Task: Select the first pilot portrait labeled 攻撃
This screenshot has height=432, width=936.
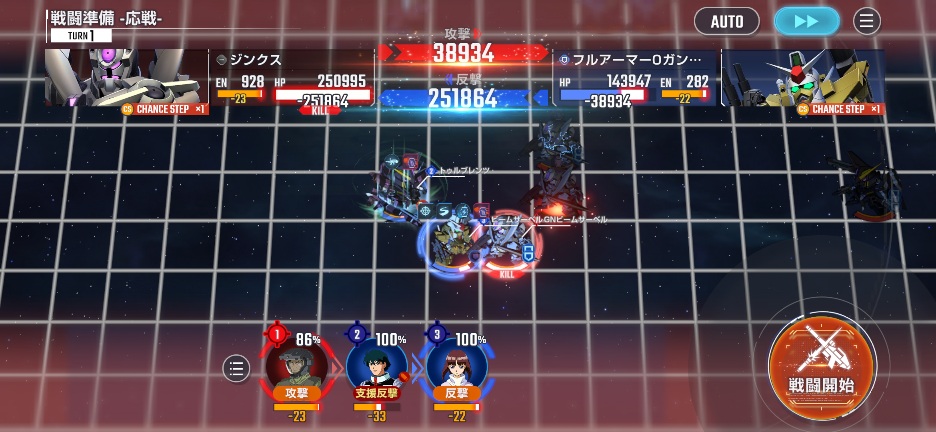Action: coord(297,365)
